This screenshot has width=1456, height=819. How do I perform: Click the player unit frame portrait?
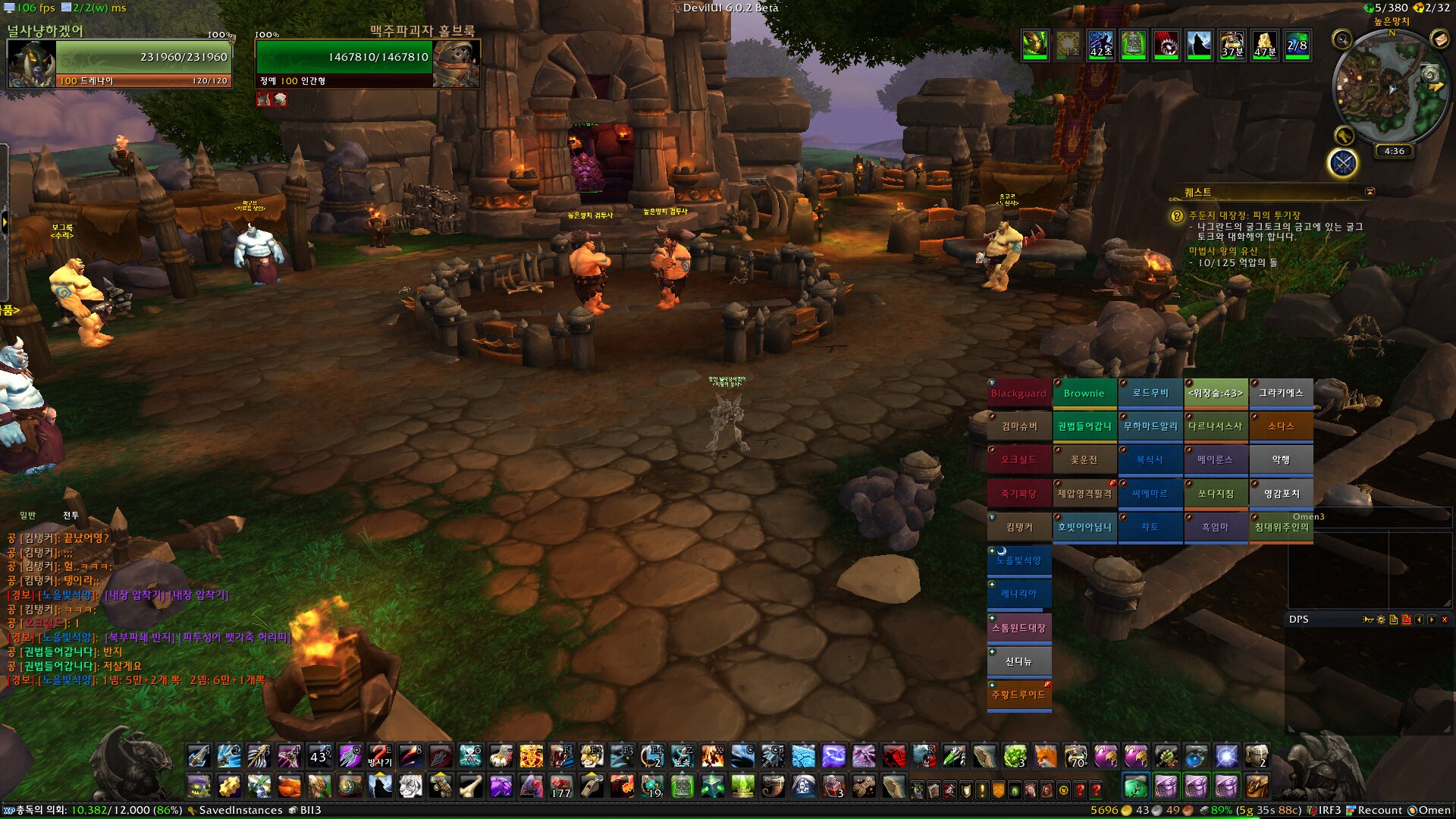pyautogui.click(x=31, y=64)
